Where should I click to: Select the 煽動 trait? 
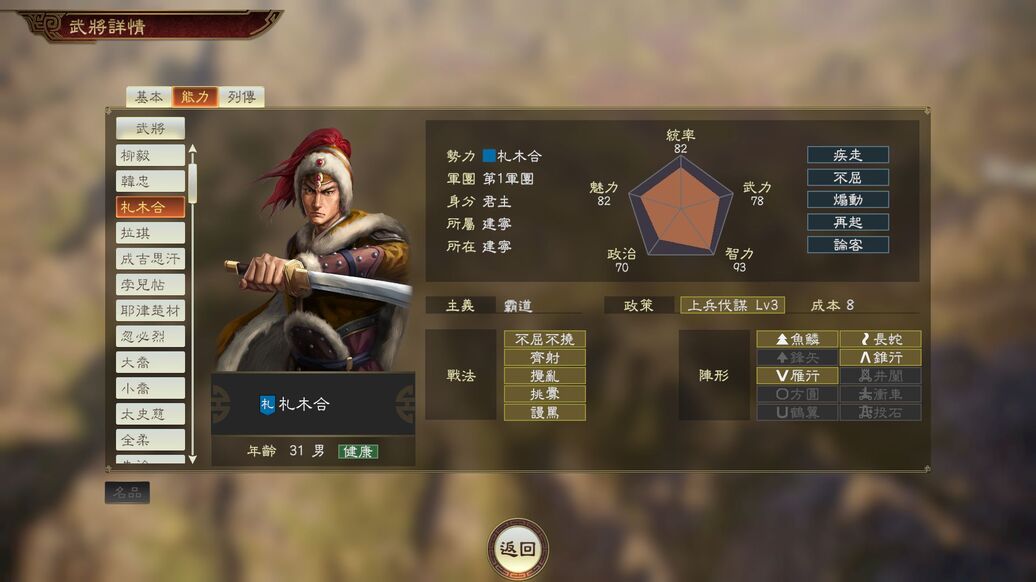coord(848,200)
